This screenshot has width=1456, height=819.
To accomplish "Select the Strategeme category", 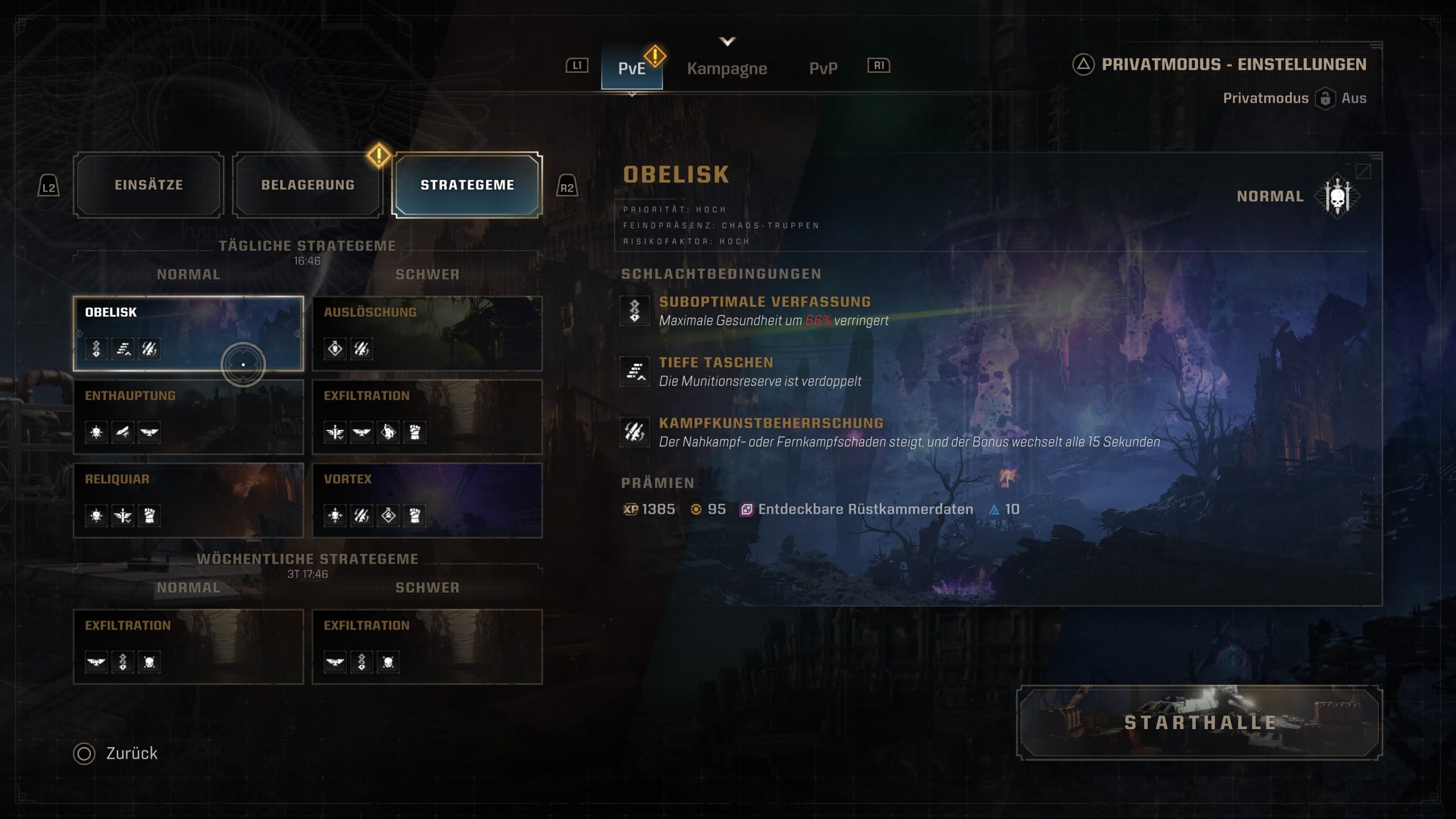I will pyautogui.click(x=467, y=185).
